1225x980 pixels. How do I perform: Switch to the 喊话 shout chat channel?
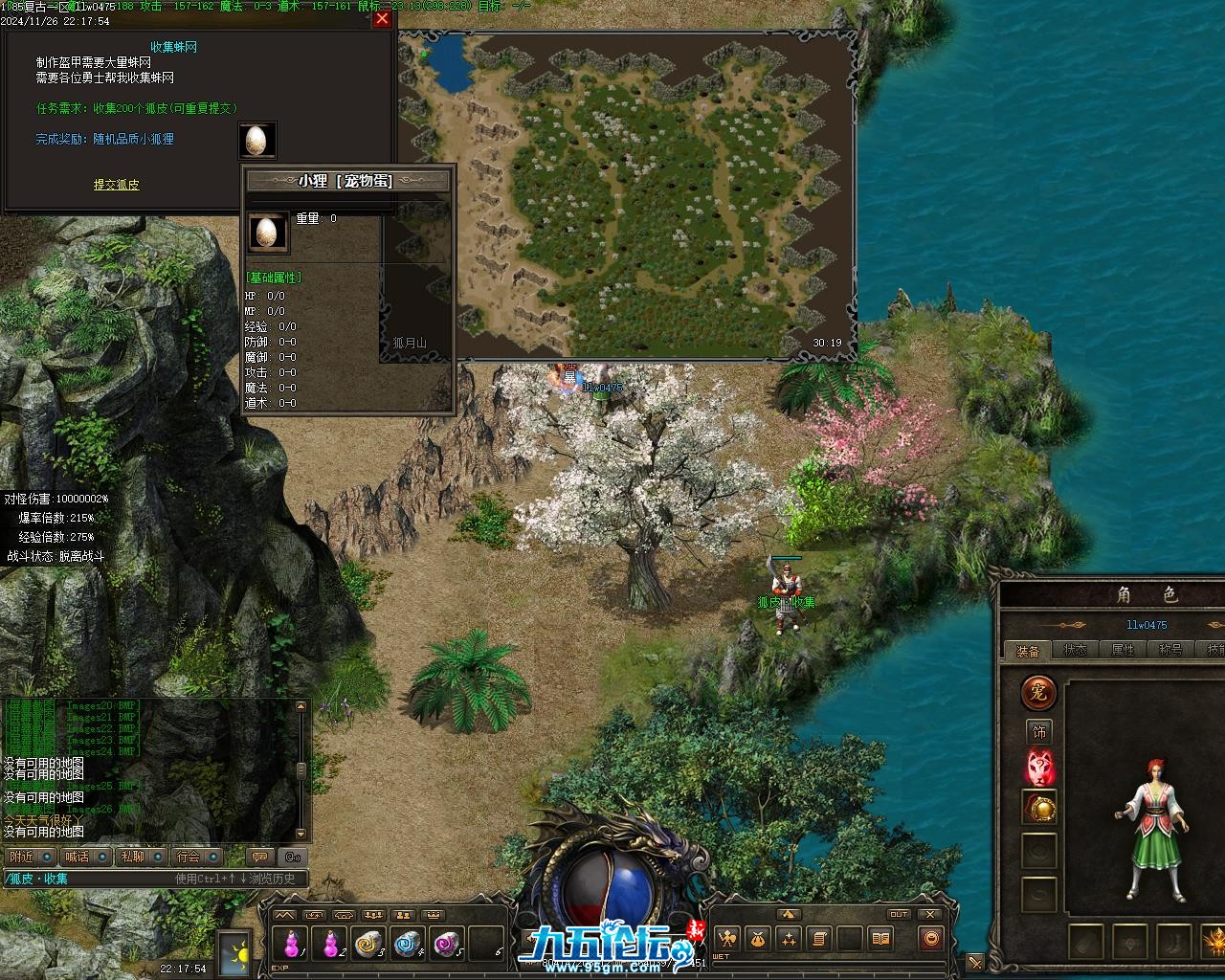pyautogui.click(x=77, y=857)
